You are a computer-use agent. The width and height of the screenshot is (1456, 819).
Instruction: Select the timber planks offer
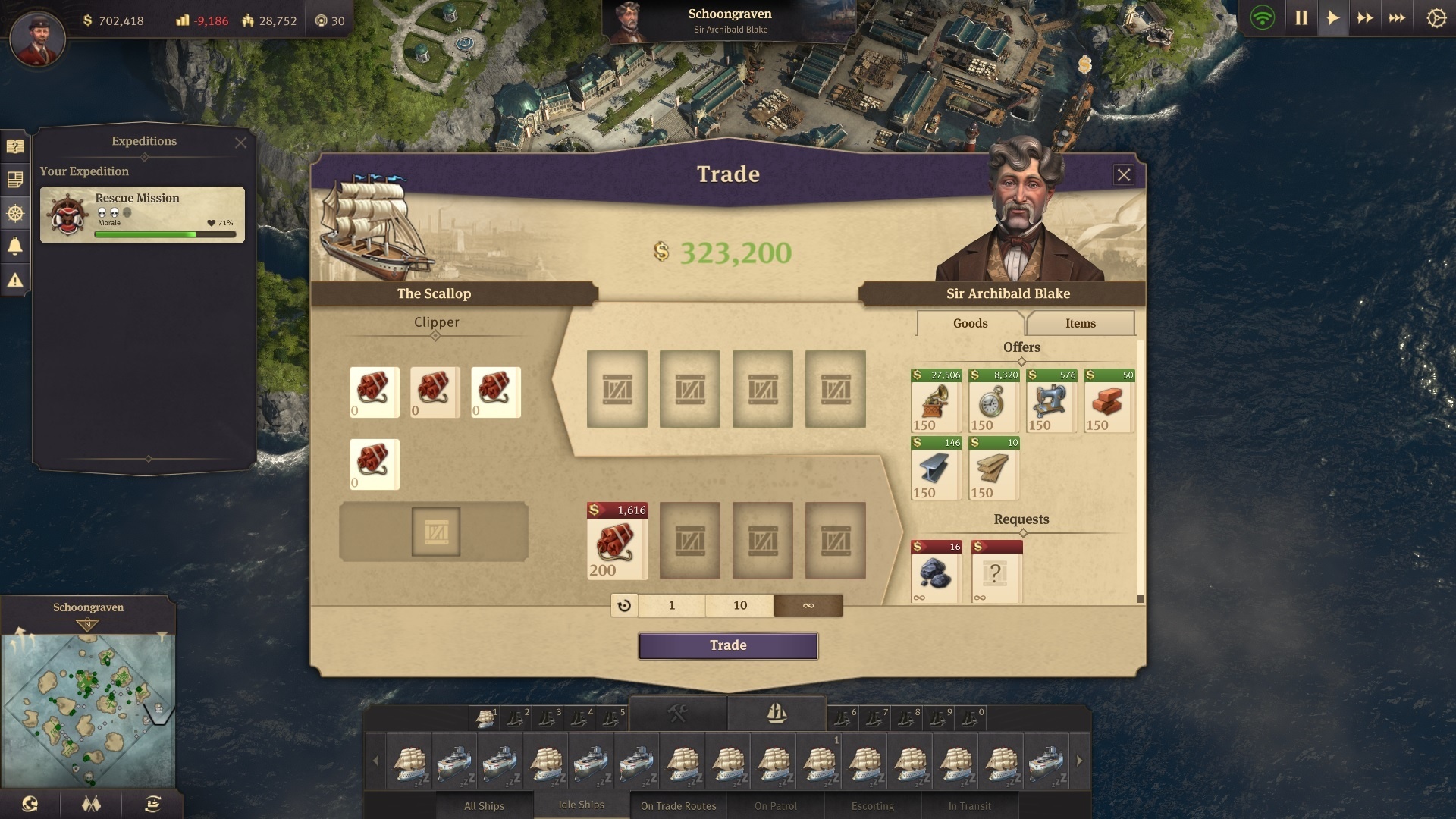[993, 469]
